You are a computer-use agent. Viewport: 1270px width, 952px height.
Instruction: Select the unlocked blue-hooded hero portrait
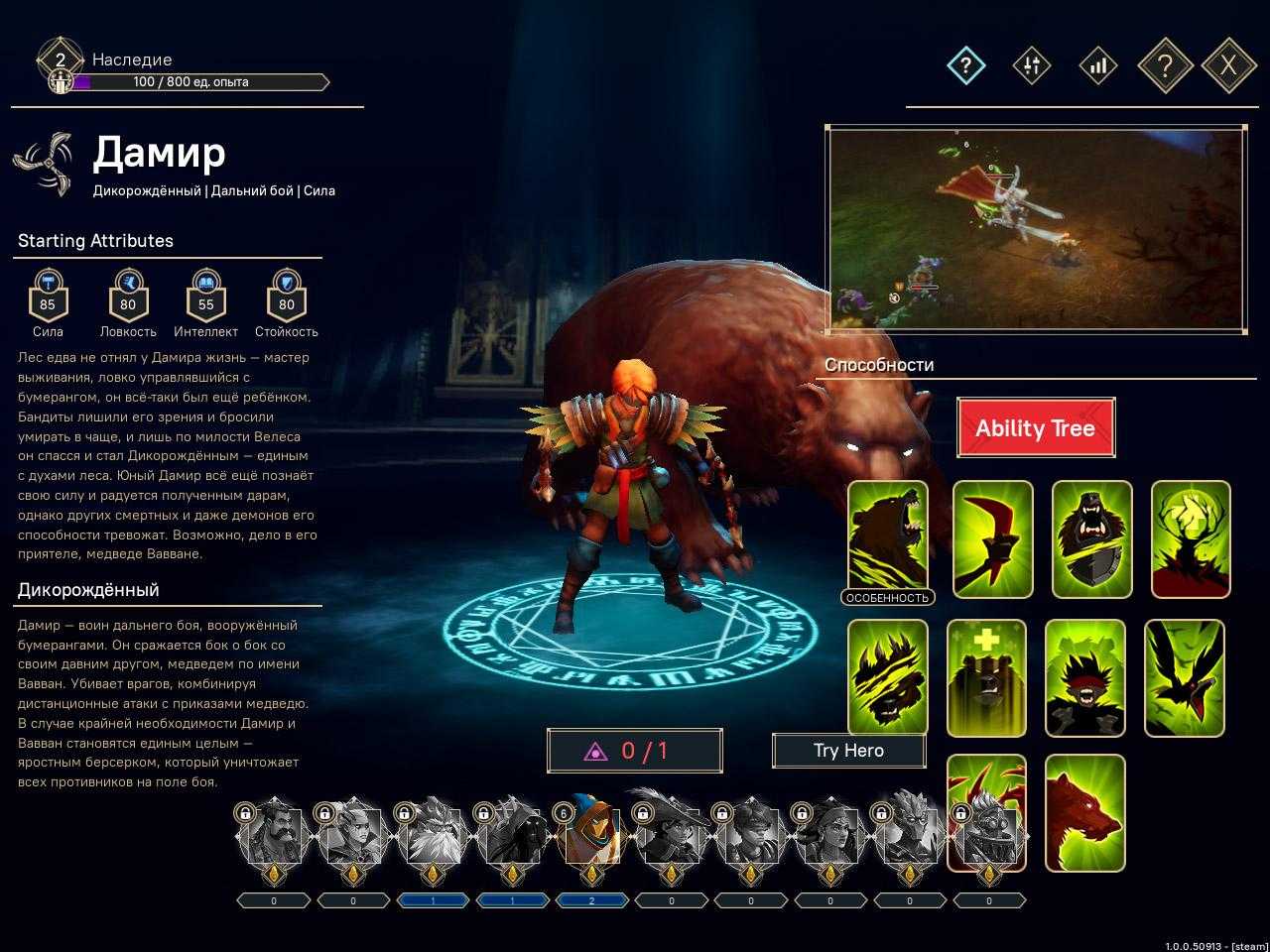(x=591, y=836)
